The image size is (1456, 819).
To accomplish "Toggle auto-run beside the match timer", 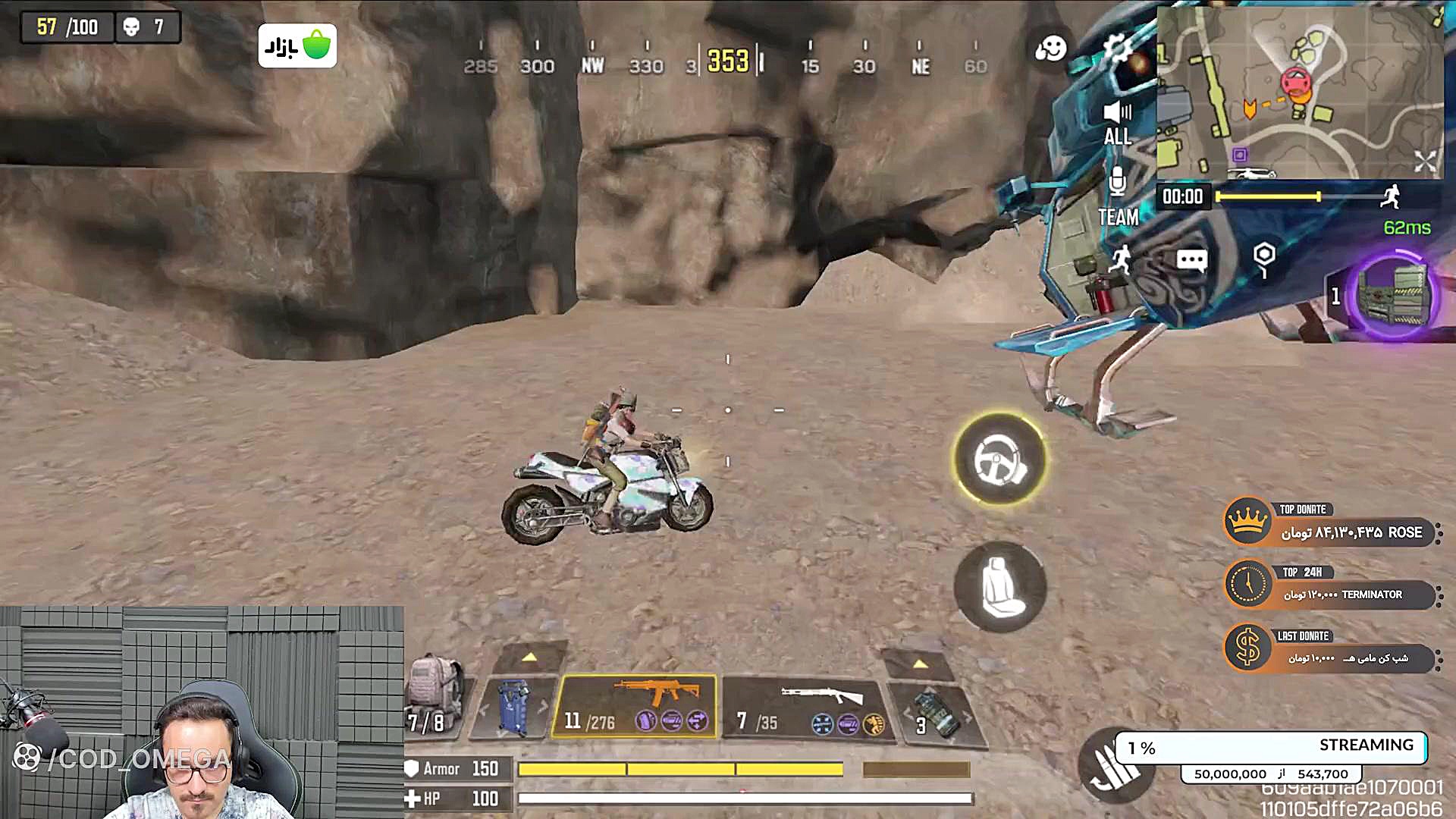I will [x=1392, y=196].
